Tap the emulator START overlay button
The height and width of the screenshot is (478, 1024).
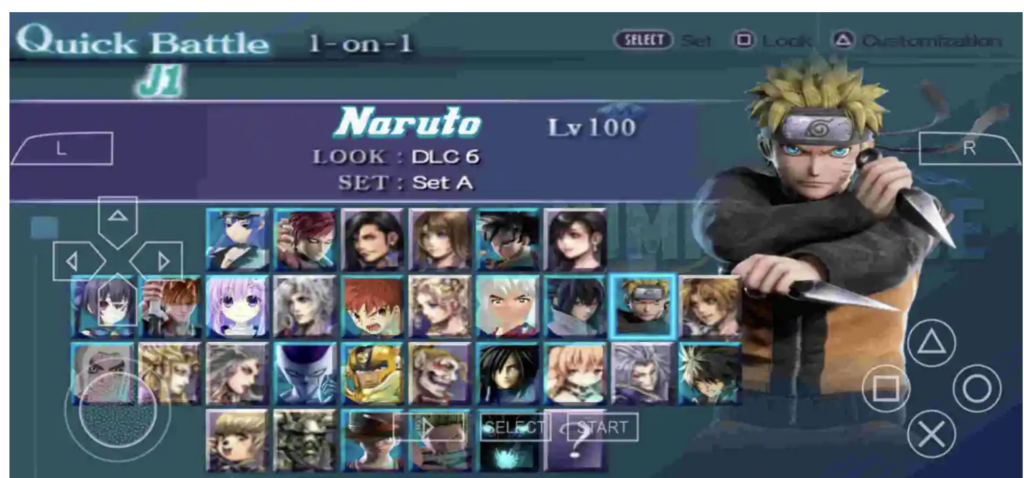(603, 427)
